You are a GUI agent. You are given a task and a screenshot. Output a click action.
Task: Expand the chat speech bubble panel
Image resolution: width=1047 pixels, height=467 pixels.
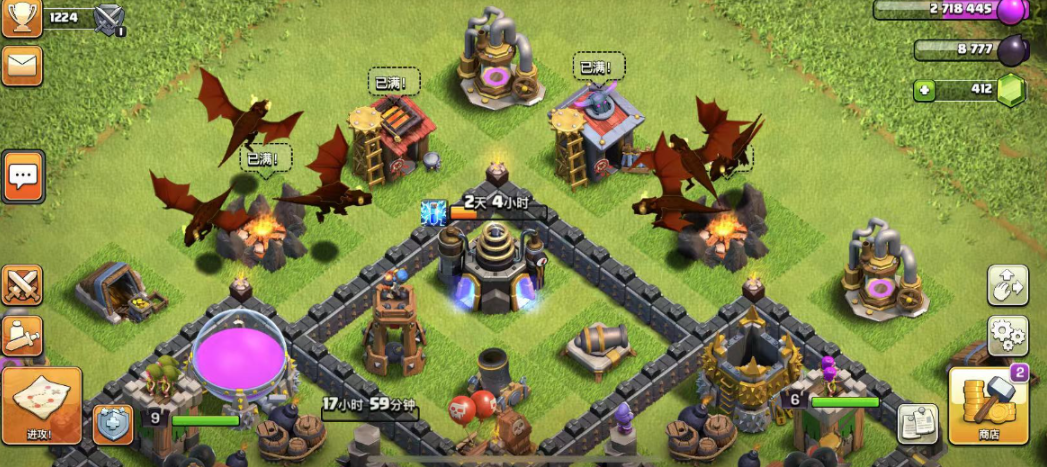click(x=22, y=177)
